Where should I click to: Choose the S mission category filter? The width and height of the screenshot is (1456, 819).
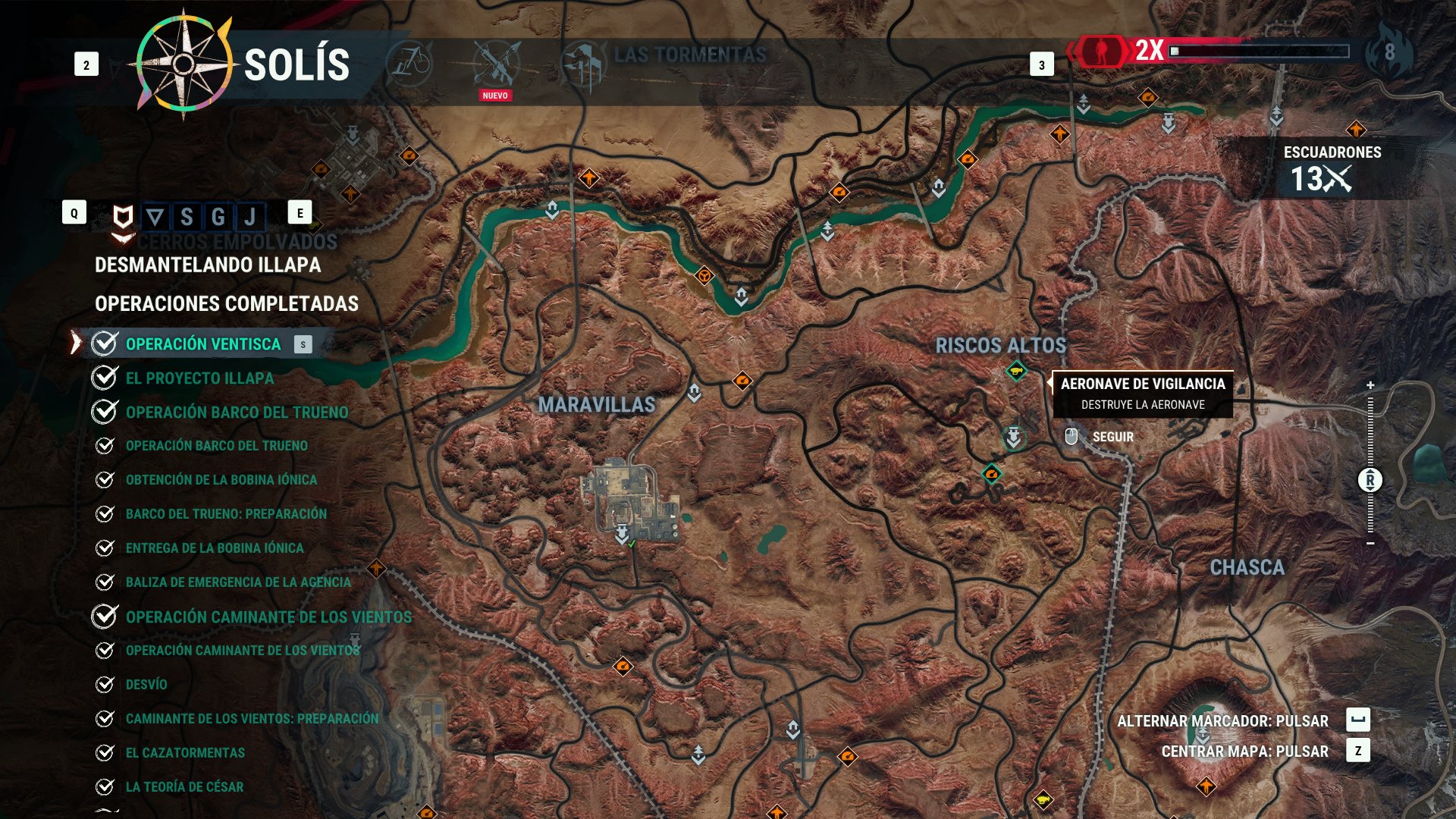coord(186,218)
